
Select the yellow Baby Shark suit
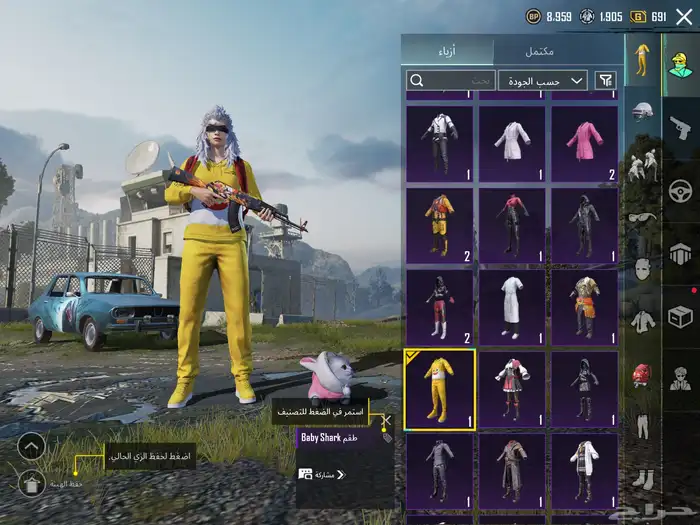(x=439, y=388)
